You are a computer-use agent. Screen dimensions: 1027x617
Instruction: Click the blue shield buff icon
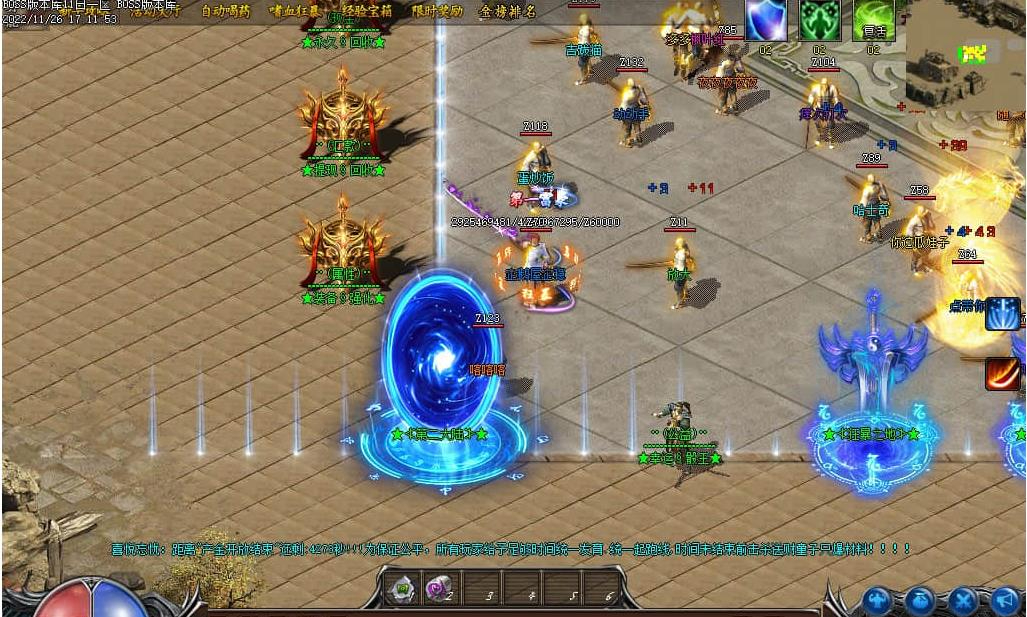766,20
